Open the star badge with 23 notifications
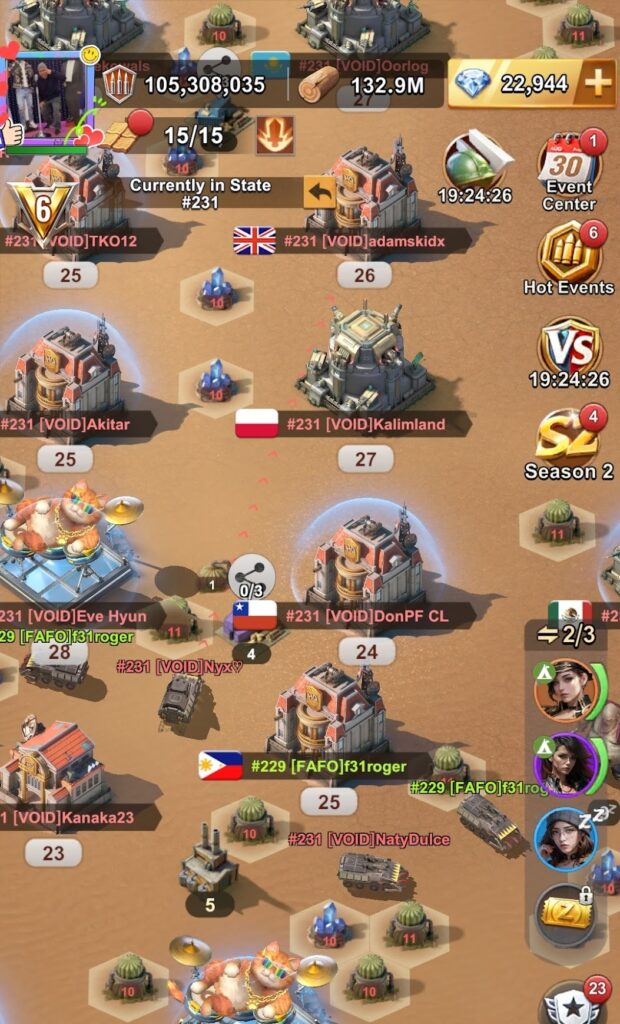 (574, 1004)
